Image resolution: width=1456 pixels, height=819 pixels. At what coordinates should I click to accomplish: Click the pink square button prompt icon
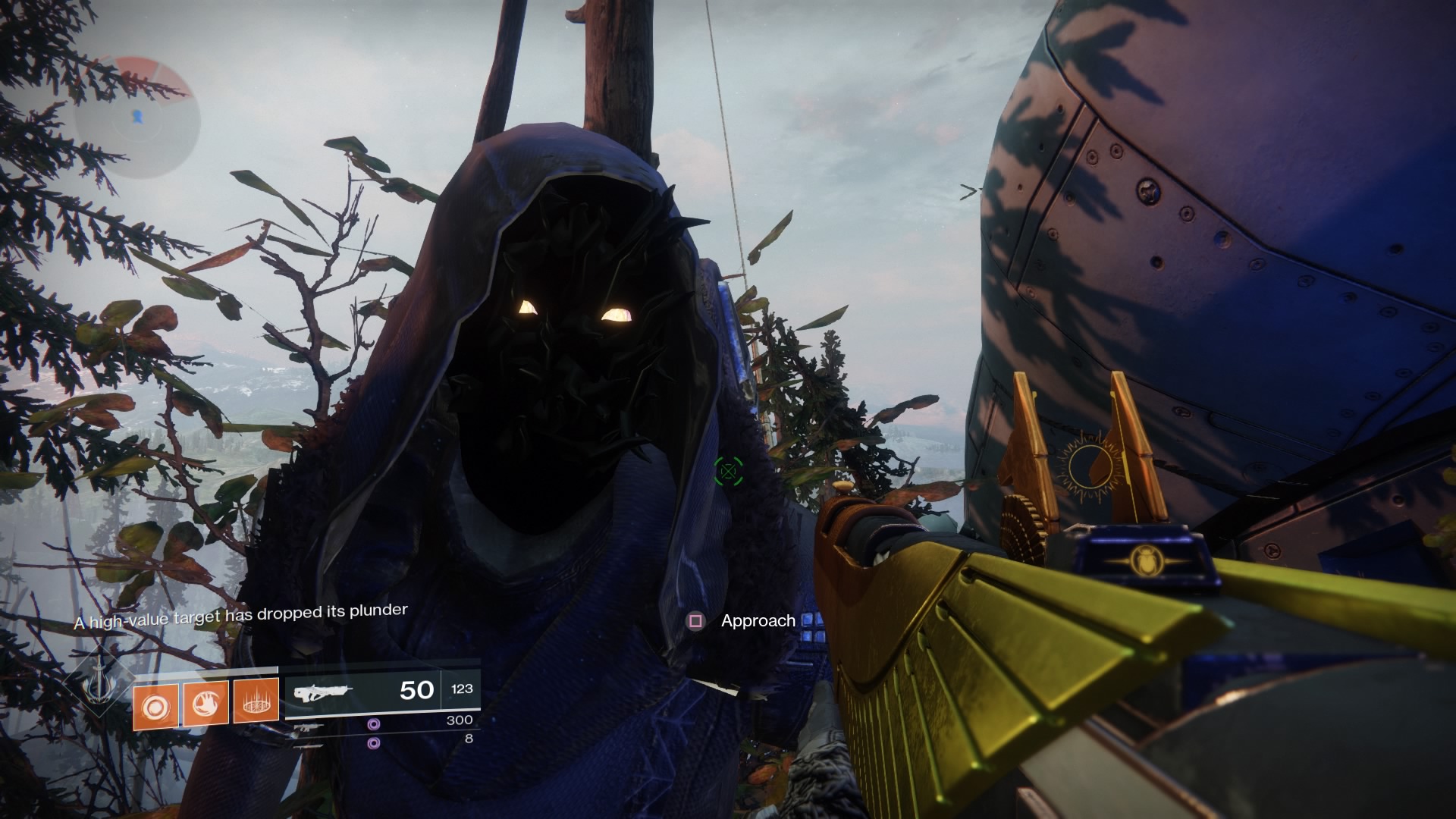click(x=695, y=620)
